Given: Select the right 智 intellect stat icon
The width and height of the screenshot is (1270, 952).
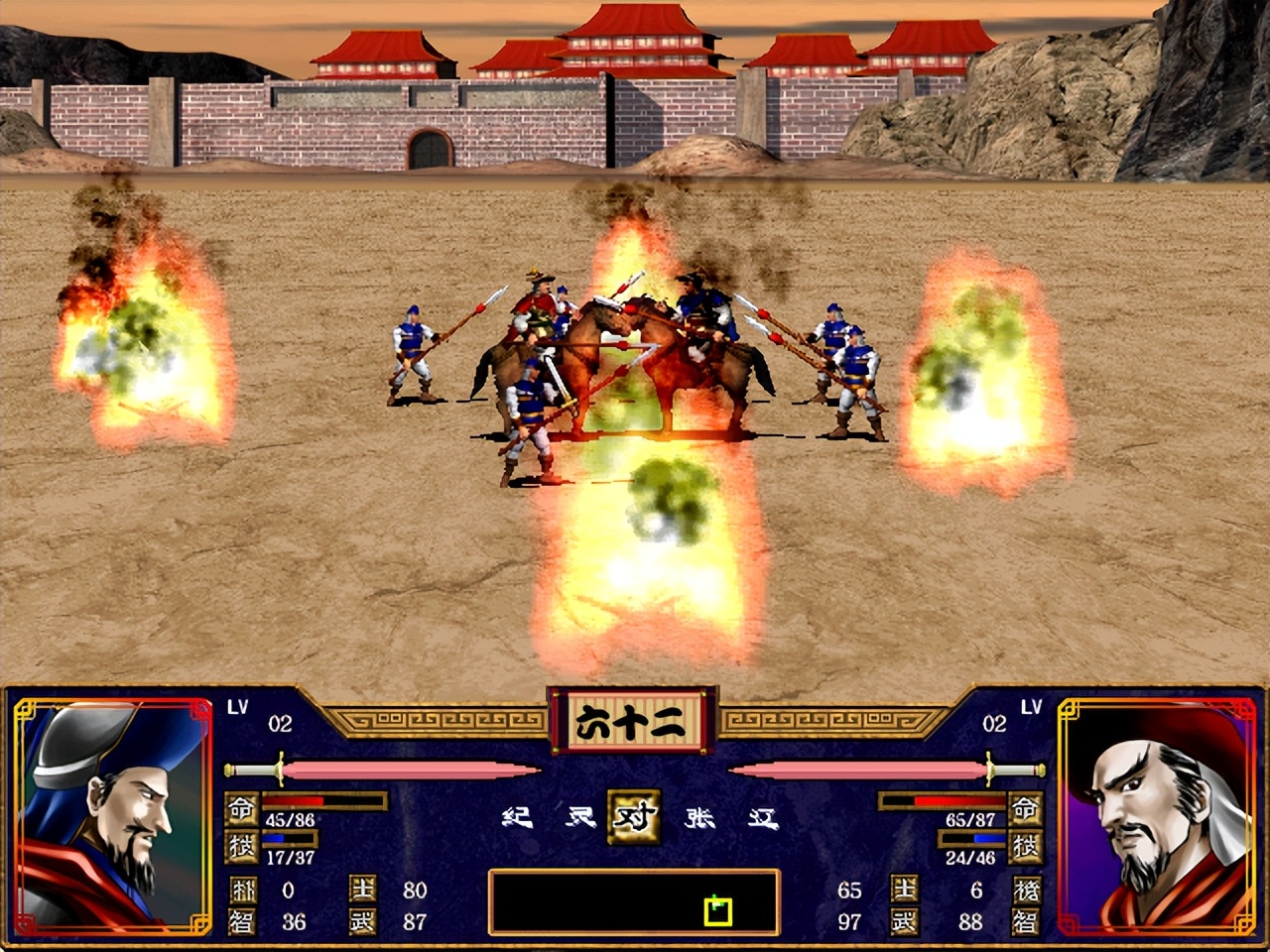Looking at the screenshot, I should pyautogui.click(x=1029, y=921).
